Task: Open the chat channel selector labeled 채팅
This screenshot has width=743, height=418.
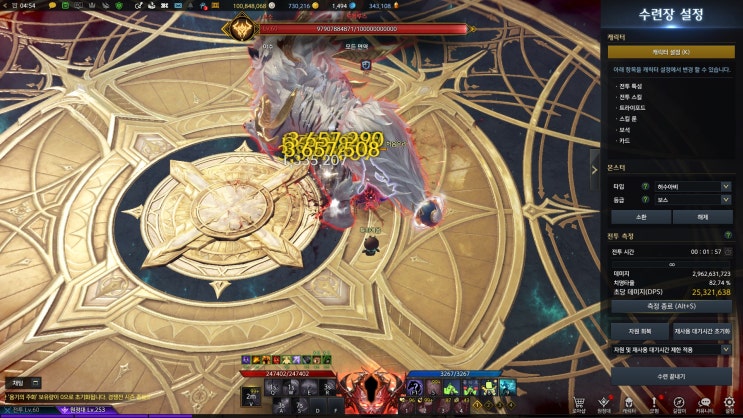Action: [24, 382]
